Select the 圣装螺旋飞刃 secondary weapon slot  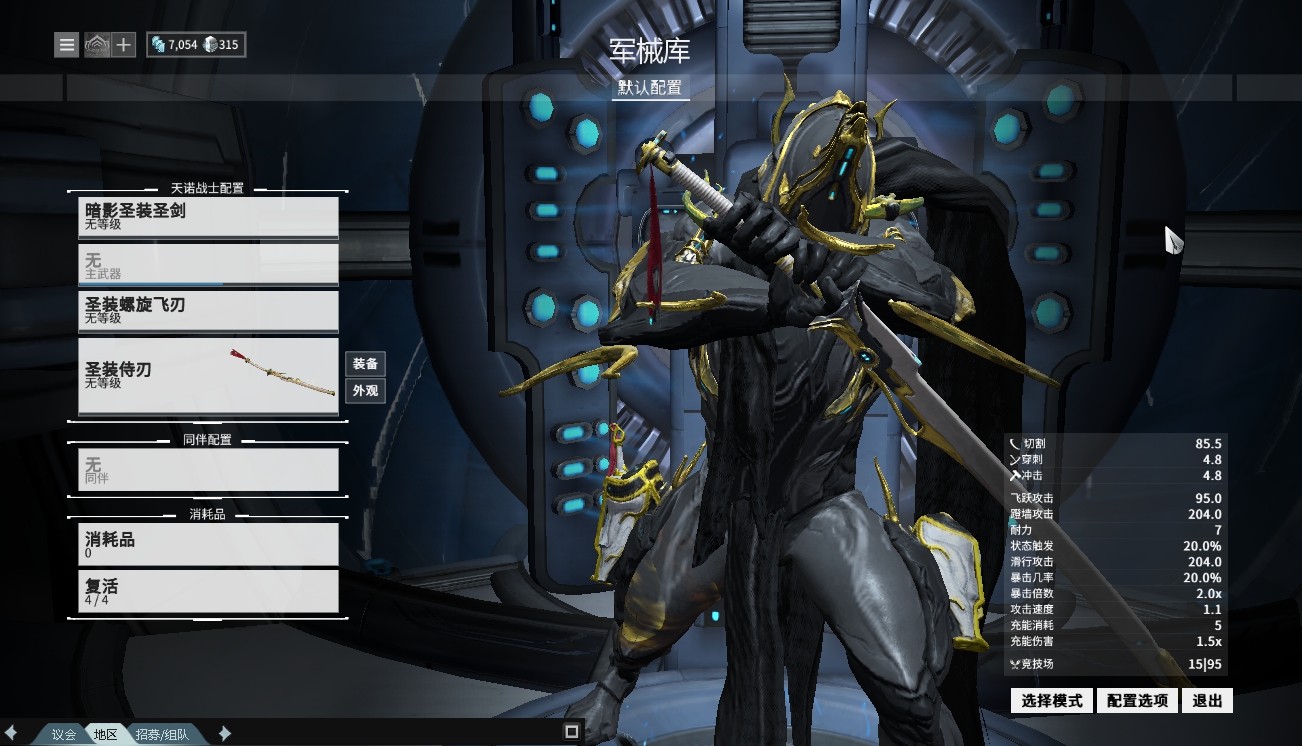[x=208, y=311]
